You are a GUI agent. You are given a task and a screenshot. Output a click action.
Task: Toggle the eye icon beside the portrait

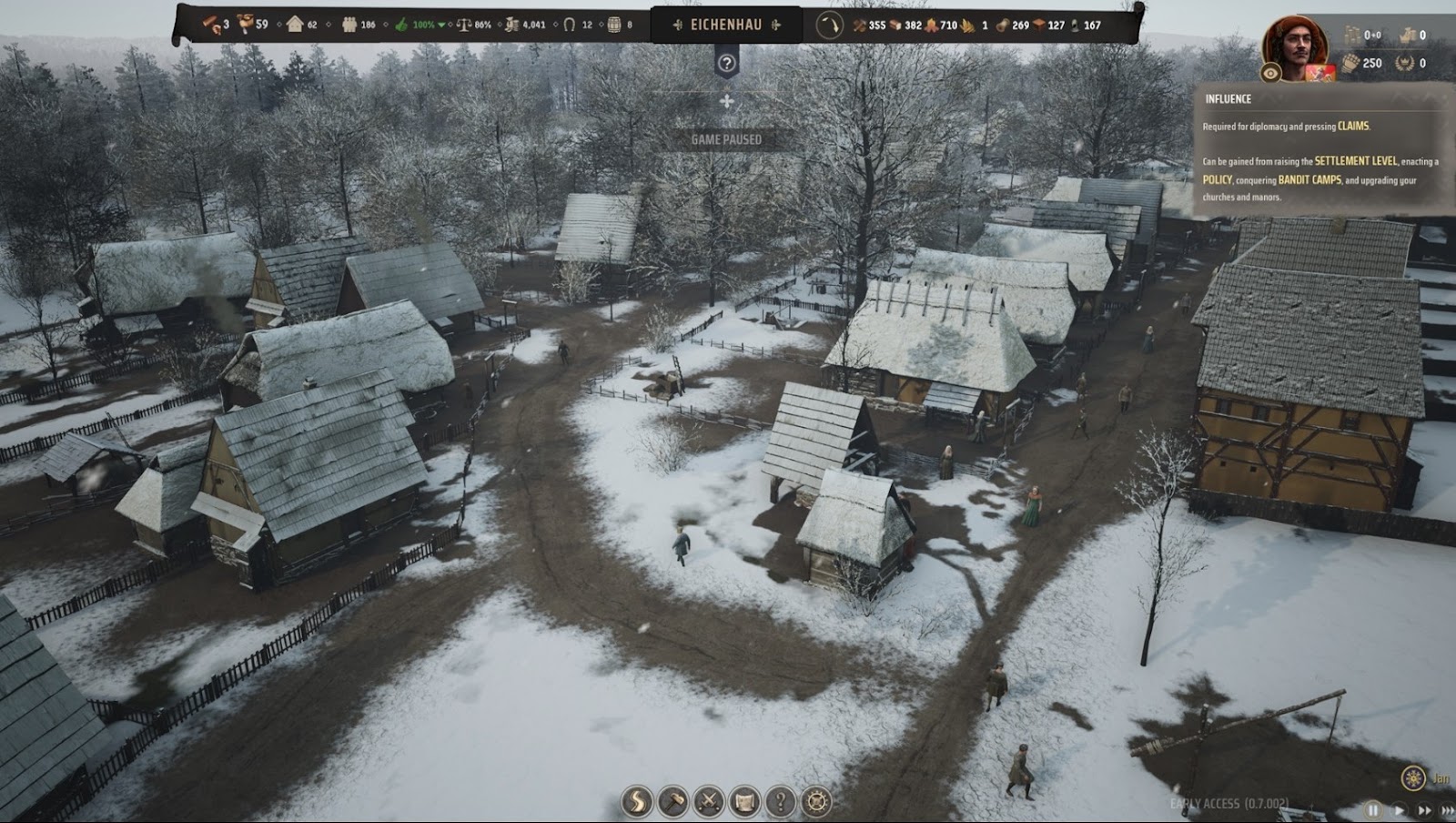click(x=1271, y=73)
